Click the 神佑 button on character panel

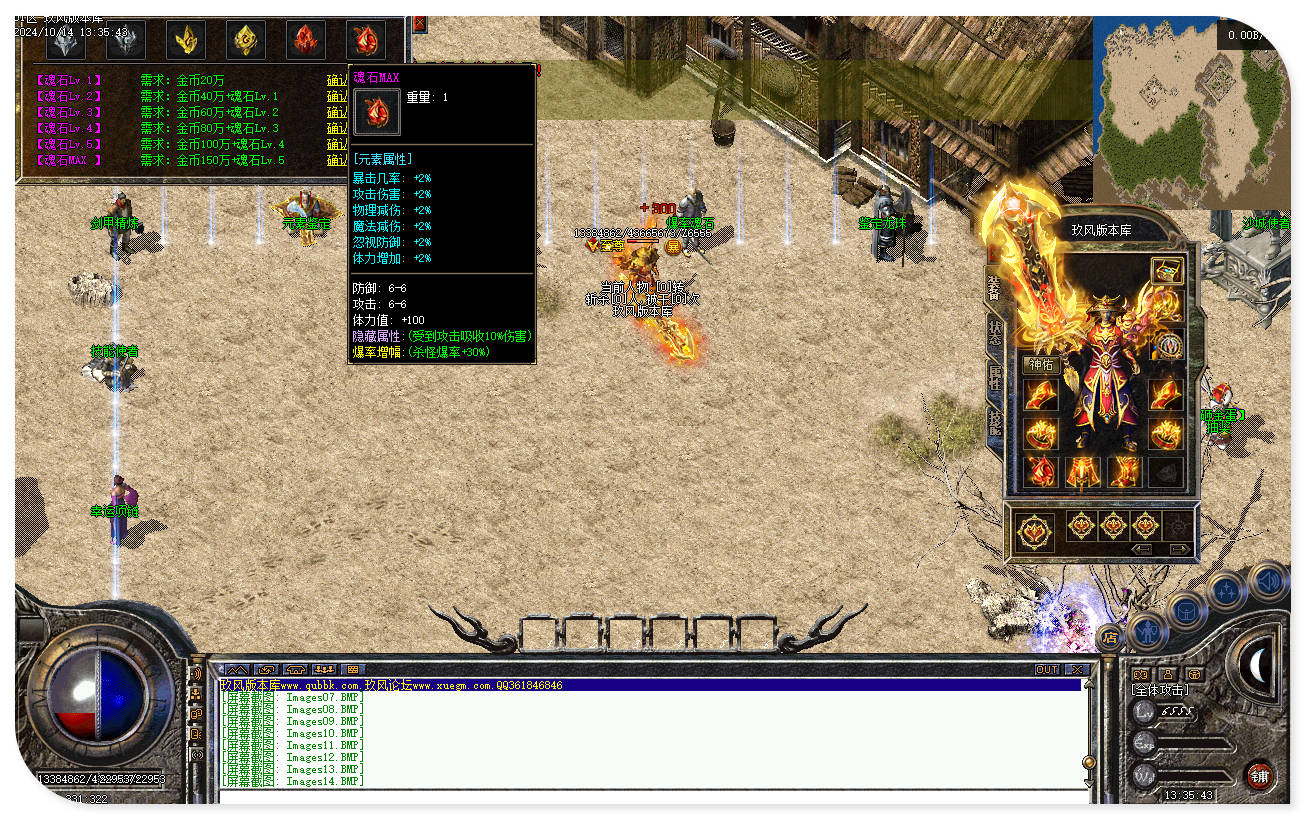(1041, 365)
